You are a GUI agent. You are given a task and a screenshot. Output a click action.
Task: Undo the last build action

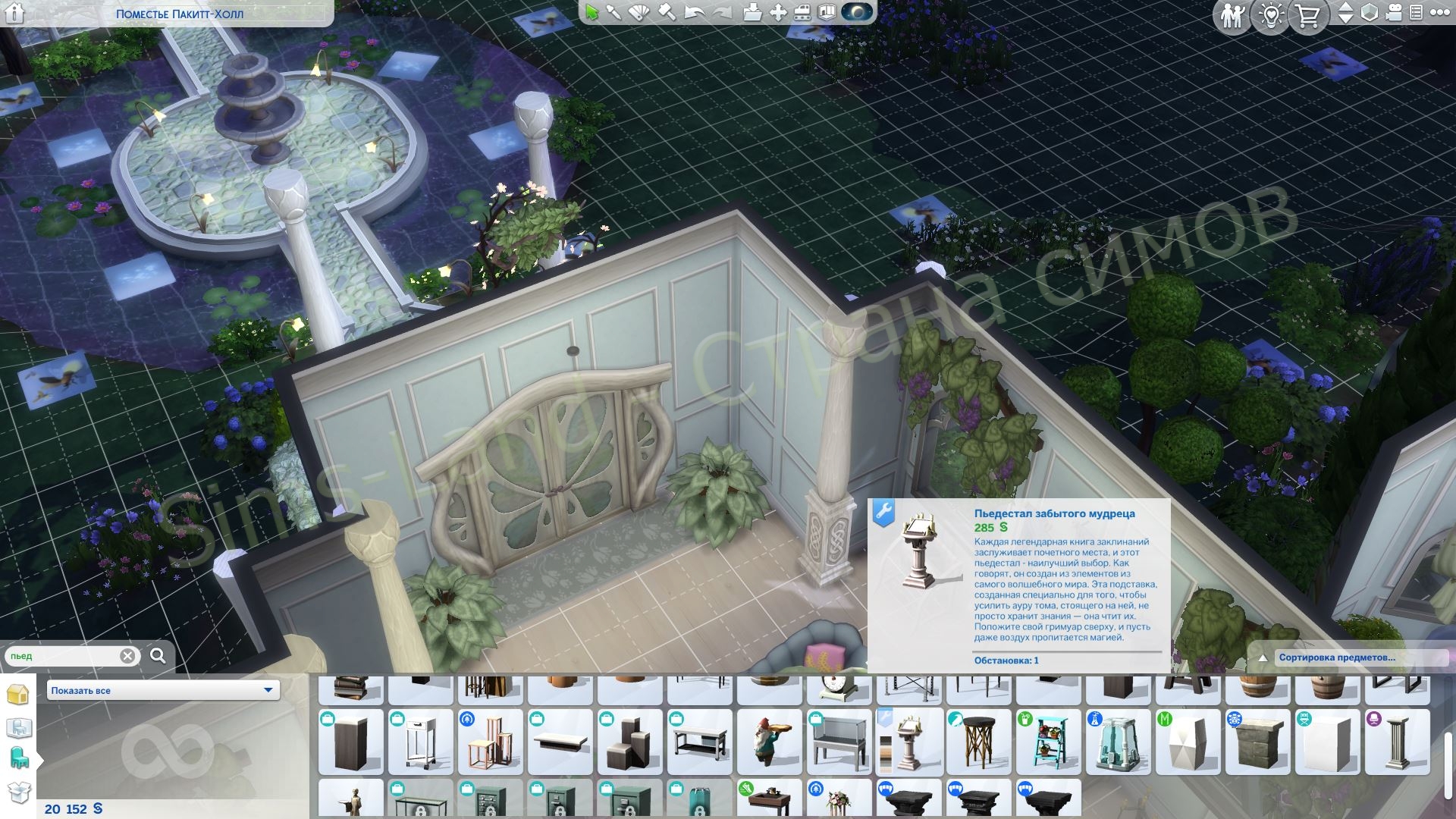point(694,13)
